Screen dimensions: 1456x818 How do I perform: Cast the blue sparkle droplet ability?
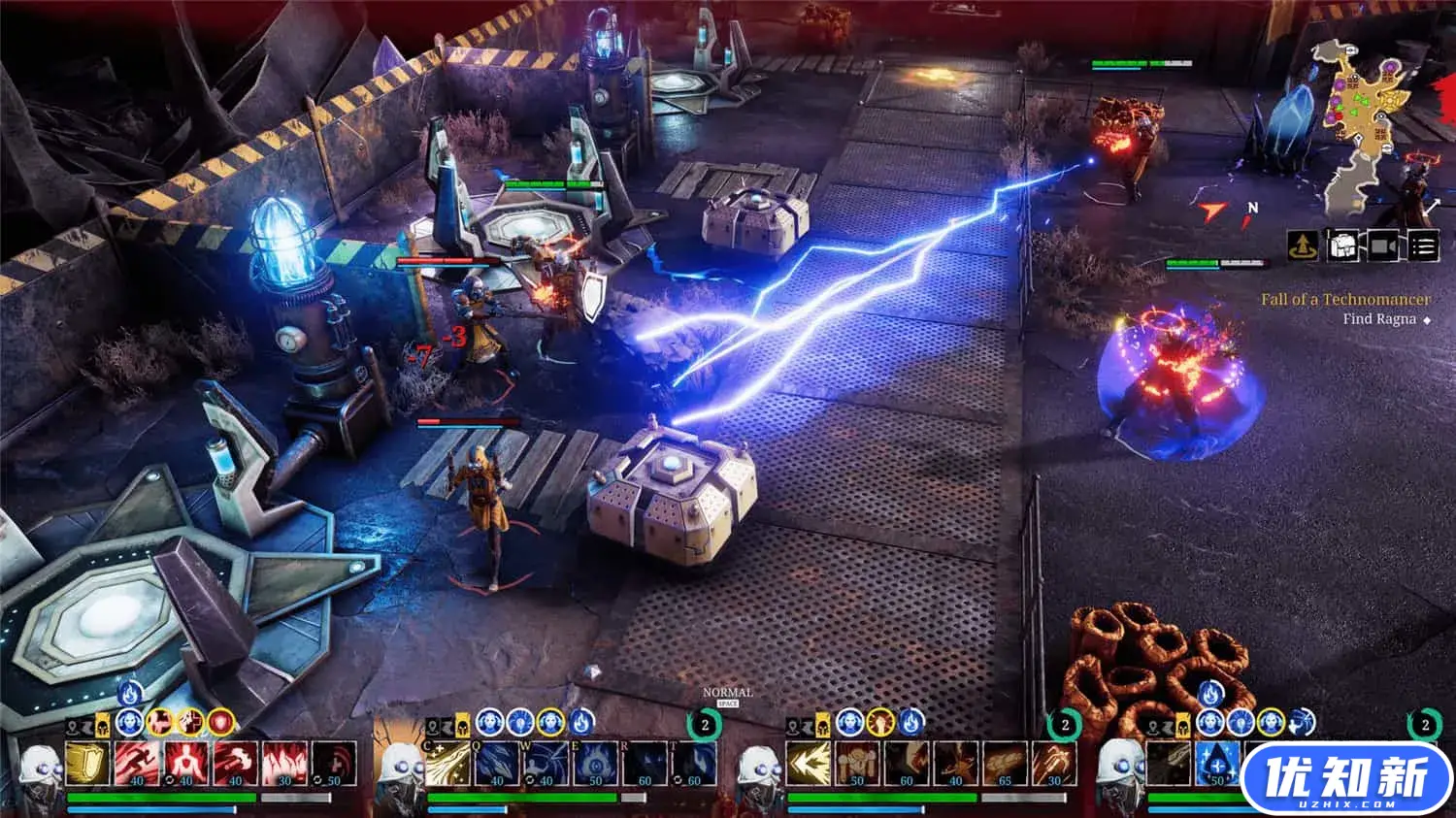tap(1217, 764)
